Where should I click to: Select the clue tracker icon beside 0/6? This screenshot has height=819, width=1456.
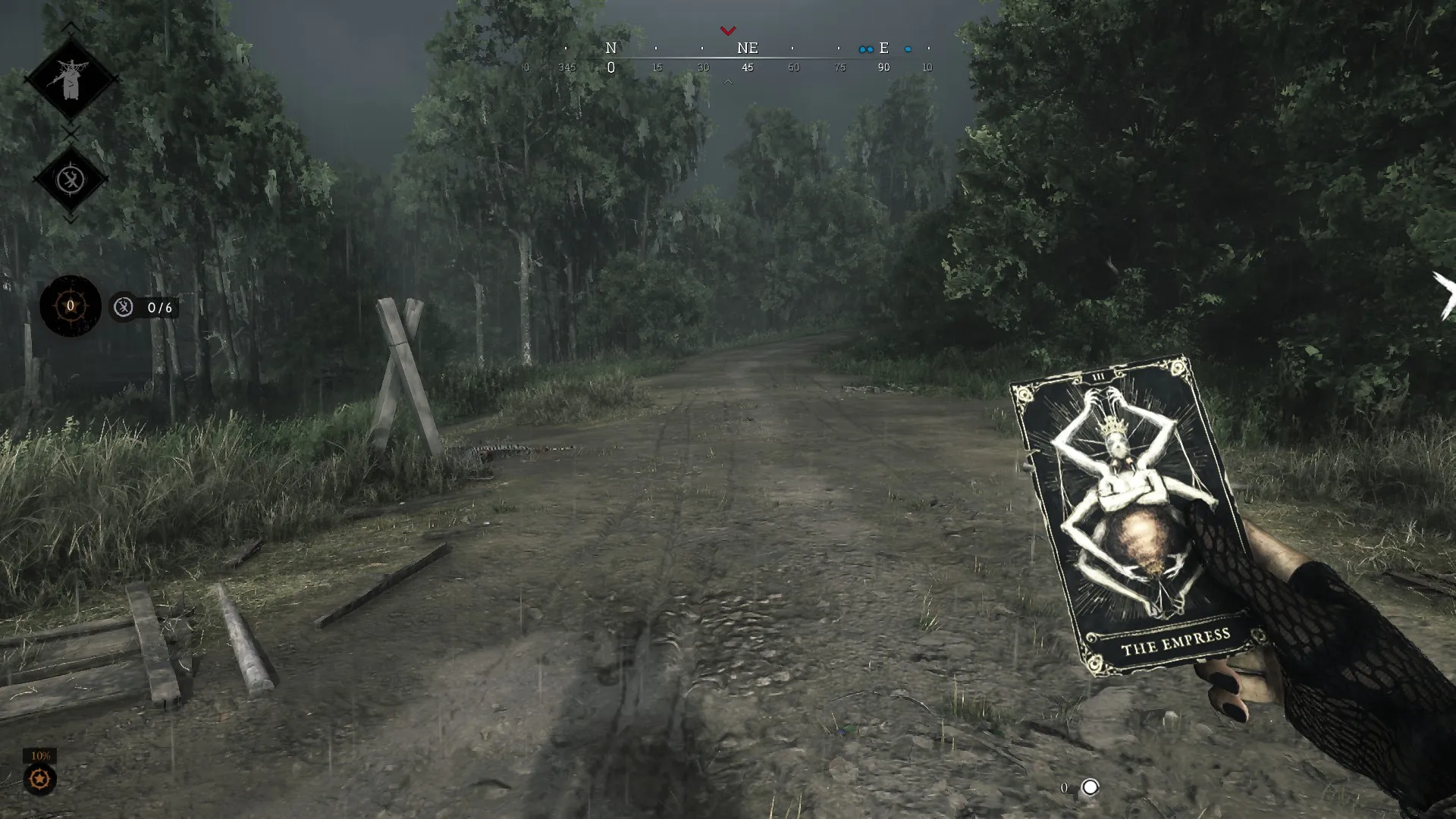pos(124,307)
